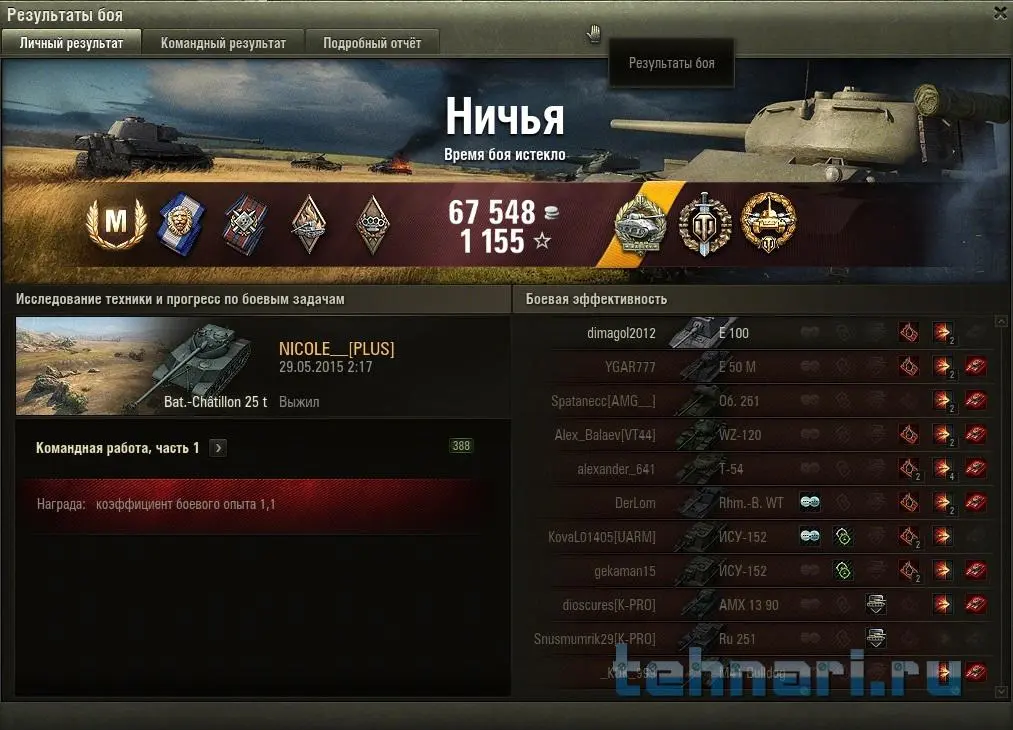Viewport: 1013px width, 730px height.
Task: Switch to the Личный результат tab
Action: [71, 43]
